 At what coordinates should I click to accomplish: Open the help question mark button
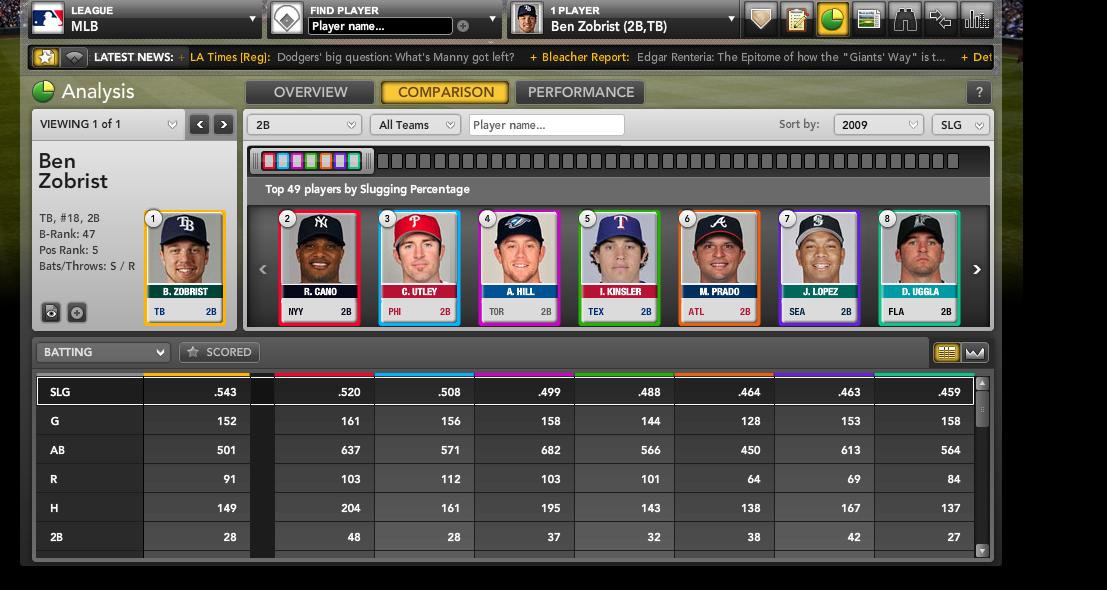978,93
